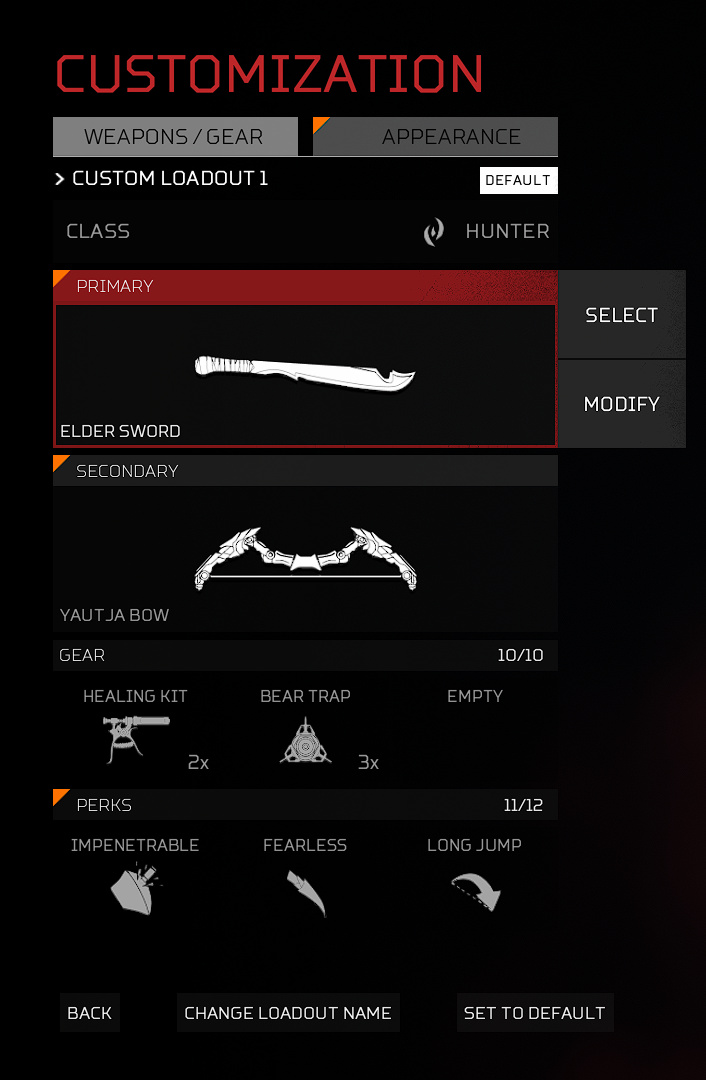Click the Long Jump perk

[475, 882]
